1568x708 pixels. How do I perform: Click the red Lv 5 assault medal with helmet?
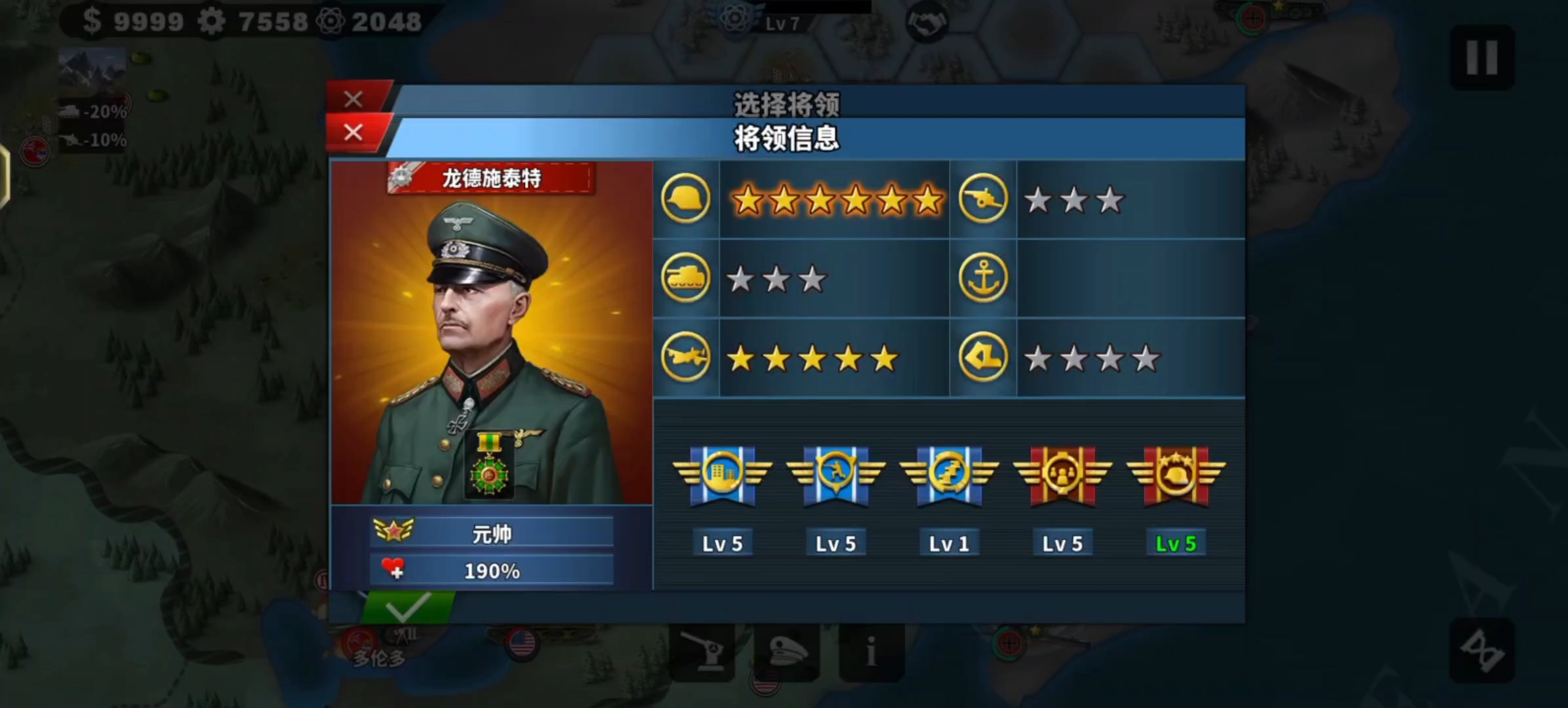point(1176,474)
